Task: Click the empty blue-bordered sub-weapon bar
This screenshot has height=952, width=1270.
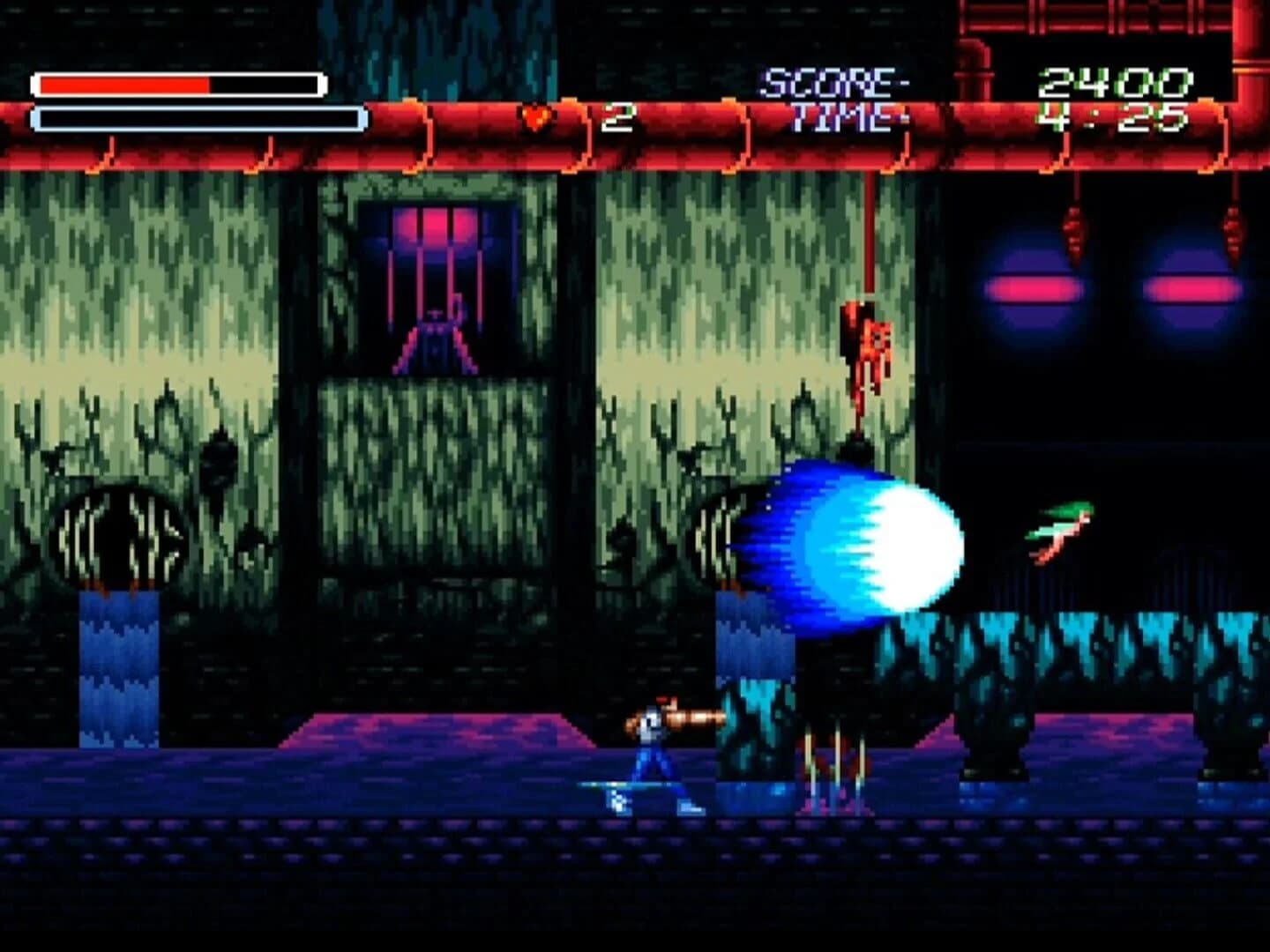Action: point(194,115)
